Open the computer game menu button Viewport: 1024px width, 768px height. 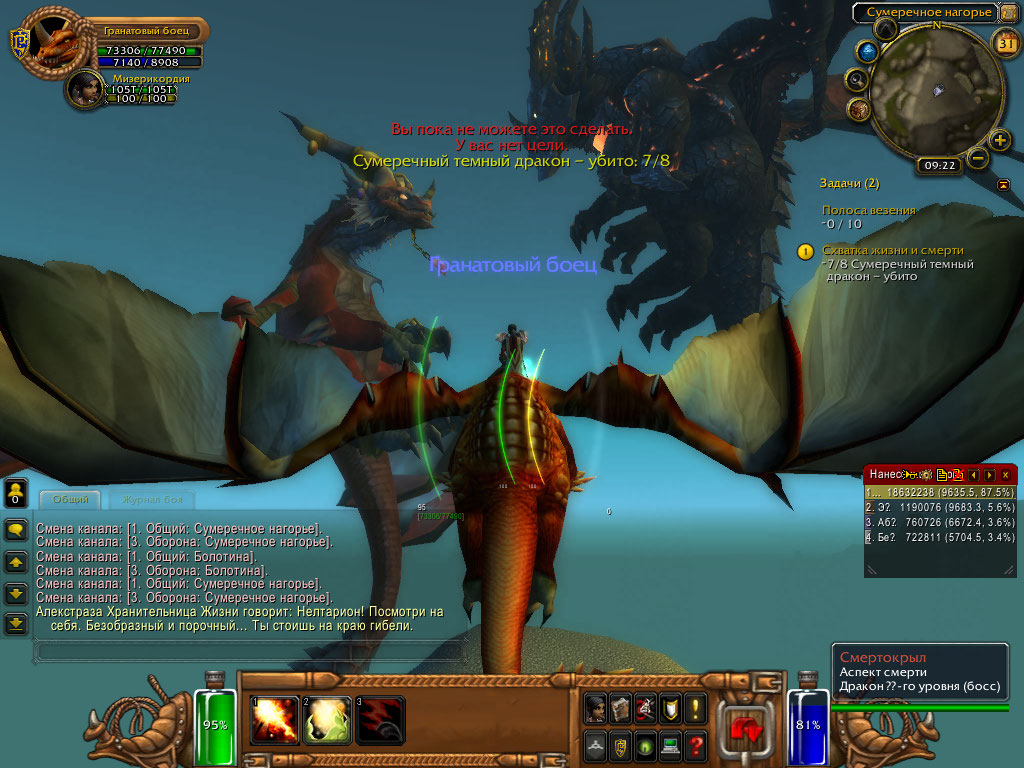click(670, 744)
